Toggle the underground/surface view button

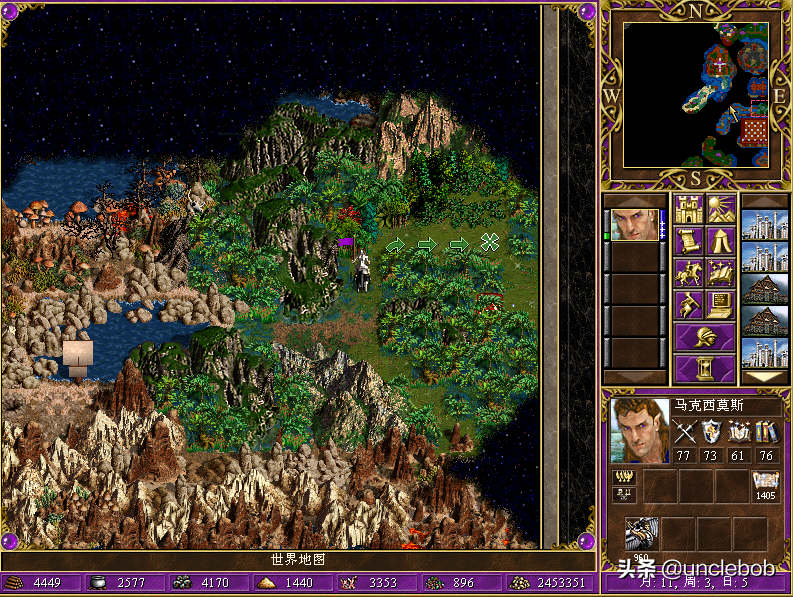click(x=720, y=209)
